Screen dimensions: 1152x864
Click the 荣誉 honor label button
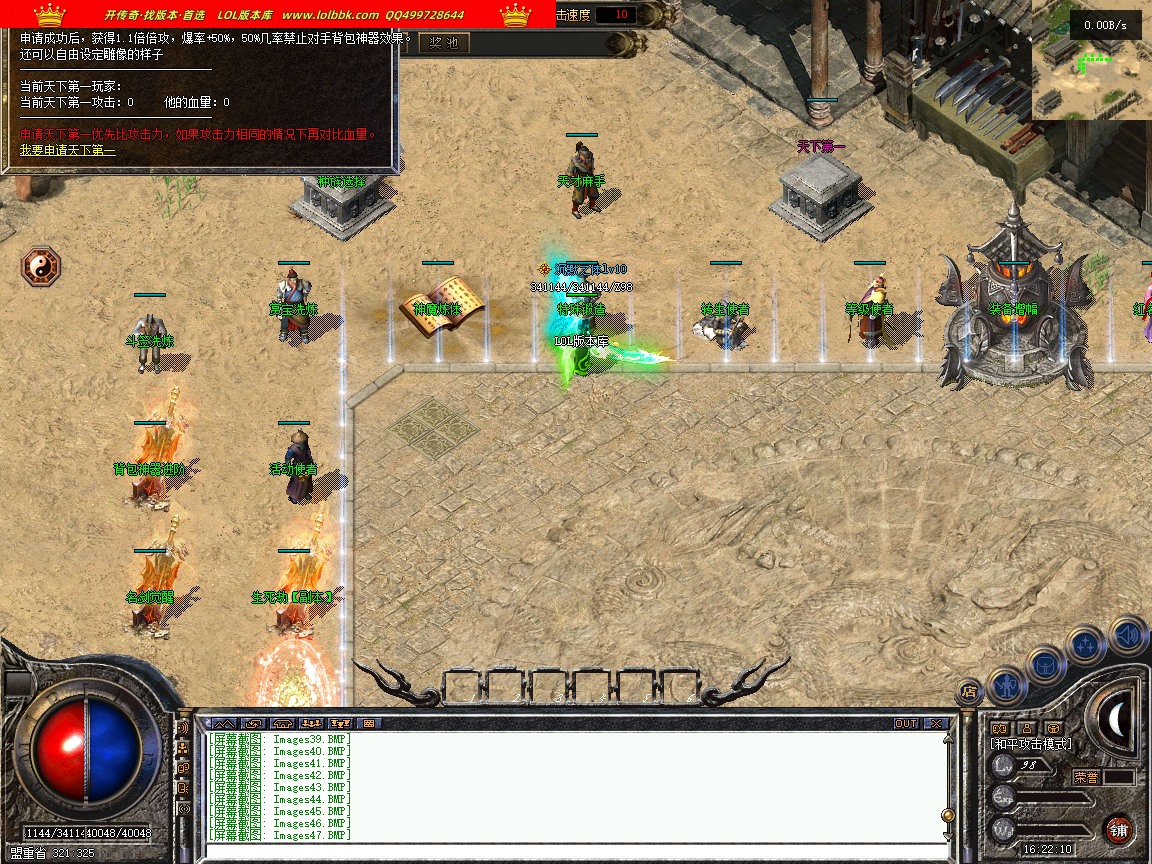pos(1086,776)
